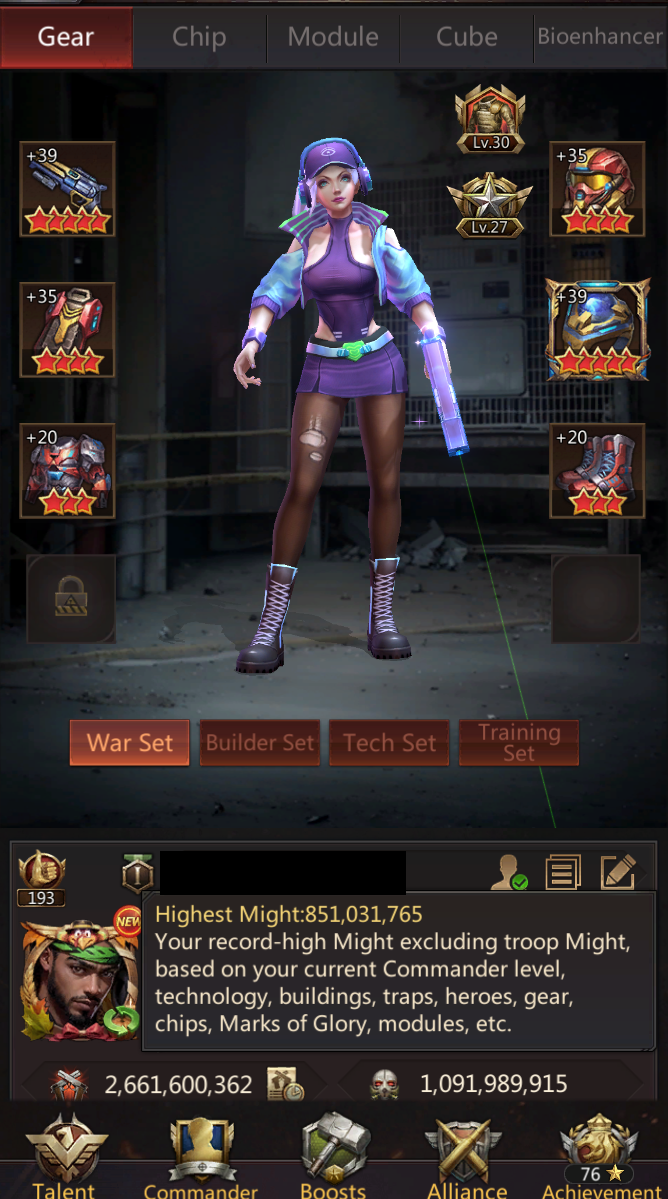The width and height of the screenshot is (668, 1199).
Task: Go to the Alliance menu
Action: [x=466, y=1155]
